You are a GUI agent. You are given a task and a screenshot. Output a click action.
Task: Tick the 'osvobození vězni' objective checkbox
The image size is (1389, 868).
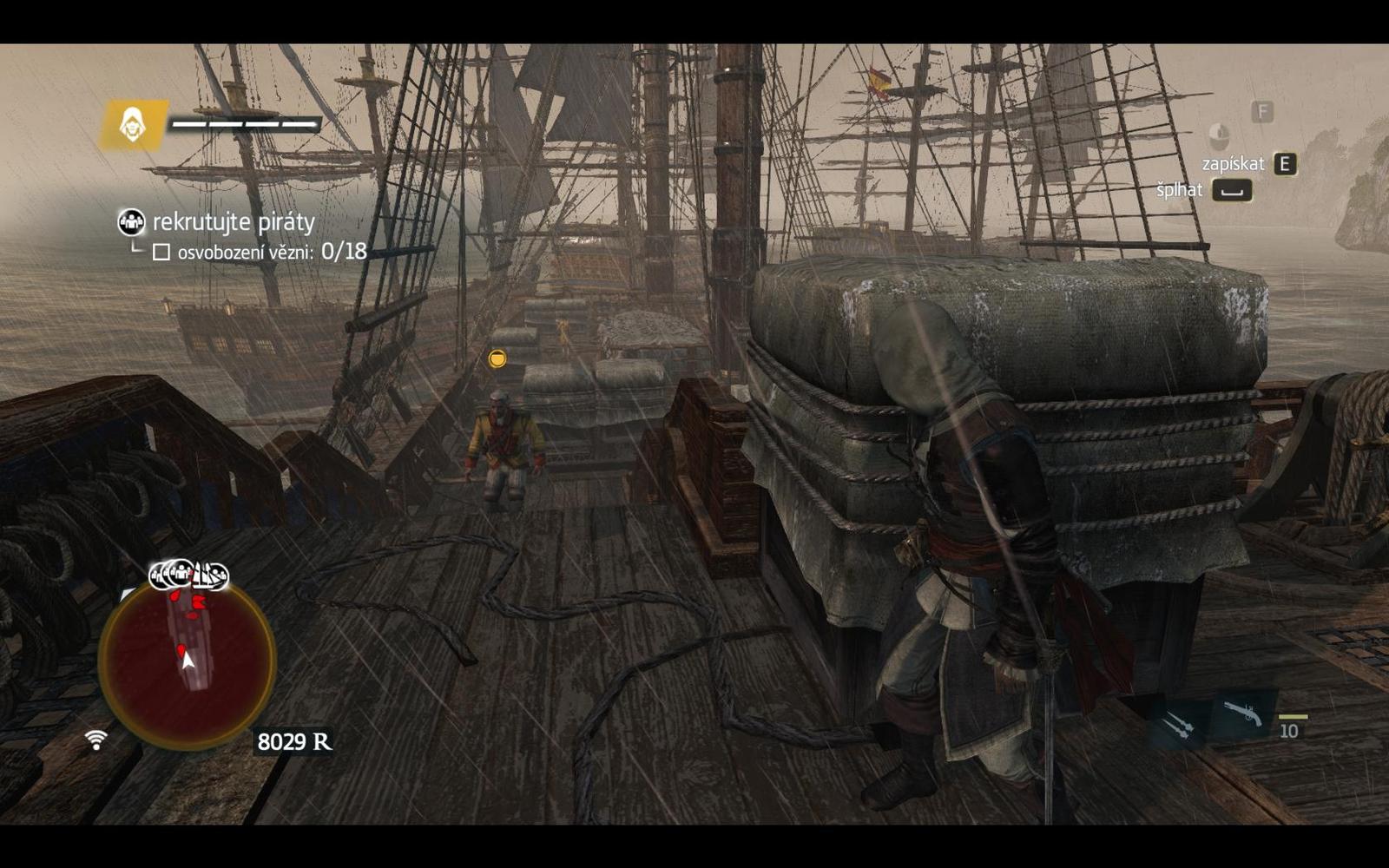tap(161, 253)
